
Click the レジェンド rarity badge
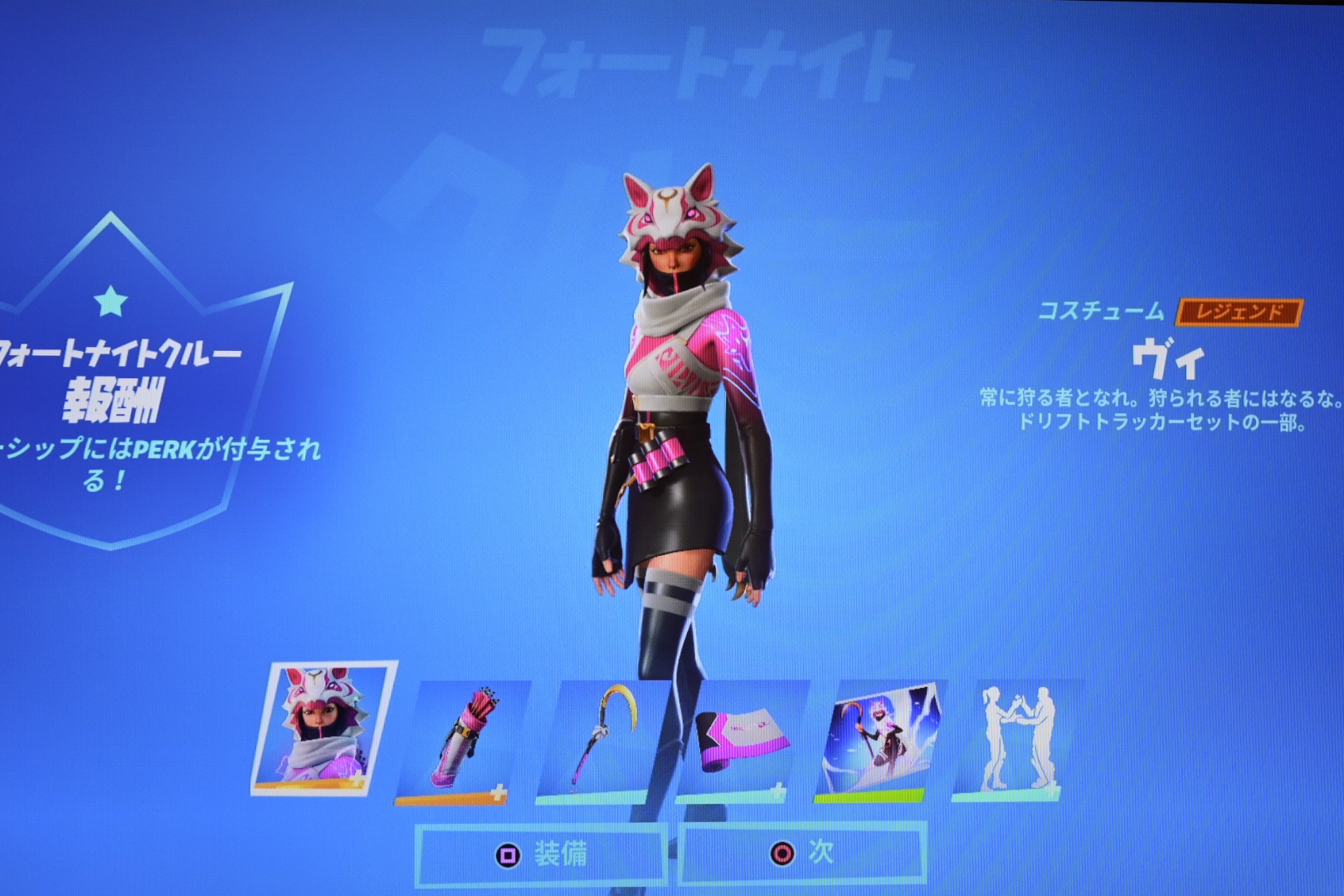[1239, 313]
